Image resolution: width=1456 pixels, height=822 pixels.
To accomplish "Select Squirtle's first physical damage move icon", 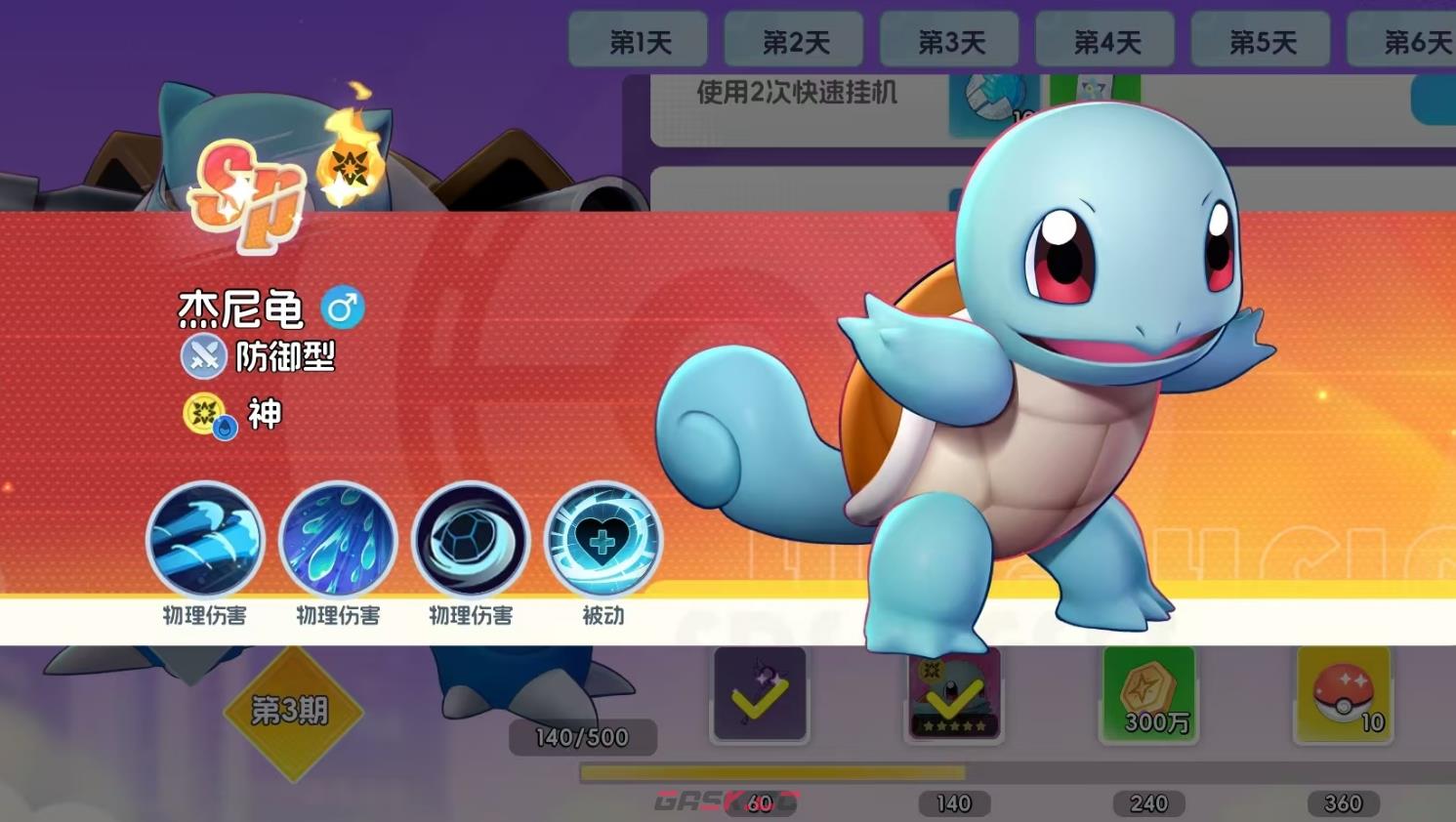I will [x=206, y=540].
